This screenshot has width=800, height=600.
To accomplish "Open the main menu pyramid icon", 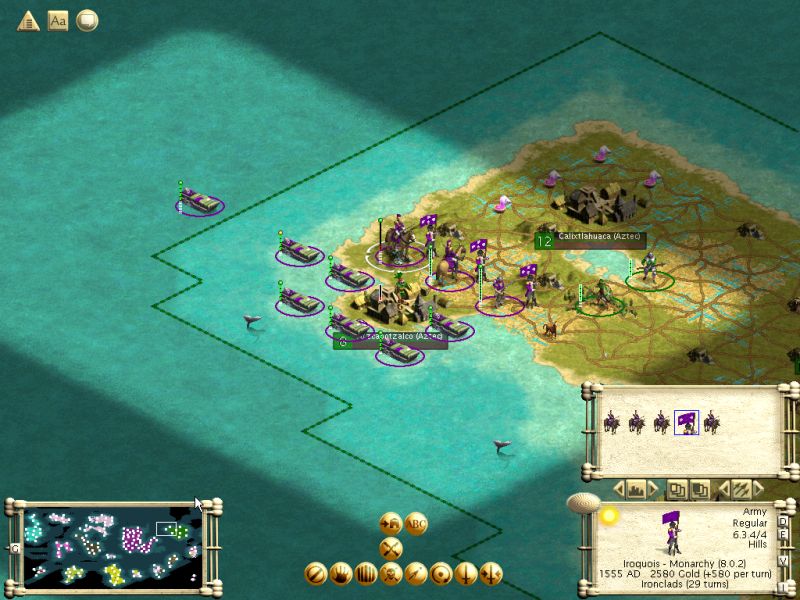I will (x=28, y=20).
